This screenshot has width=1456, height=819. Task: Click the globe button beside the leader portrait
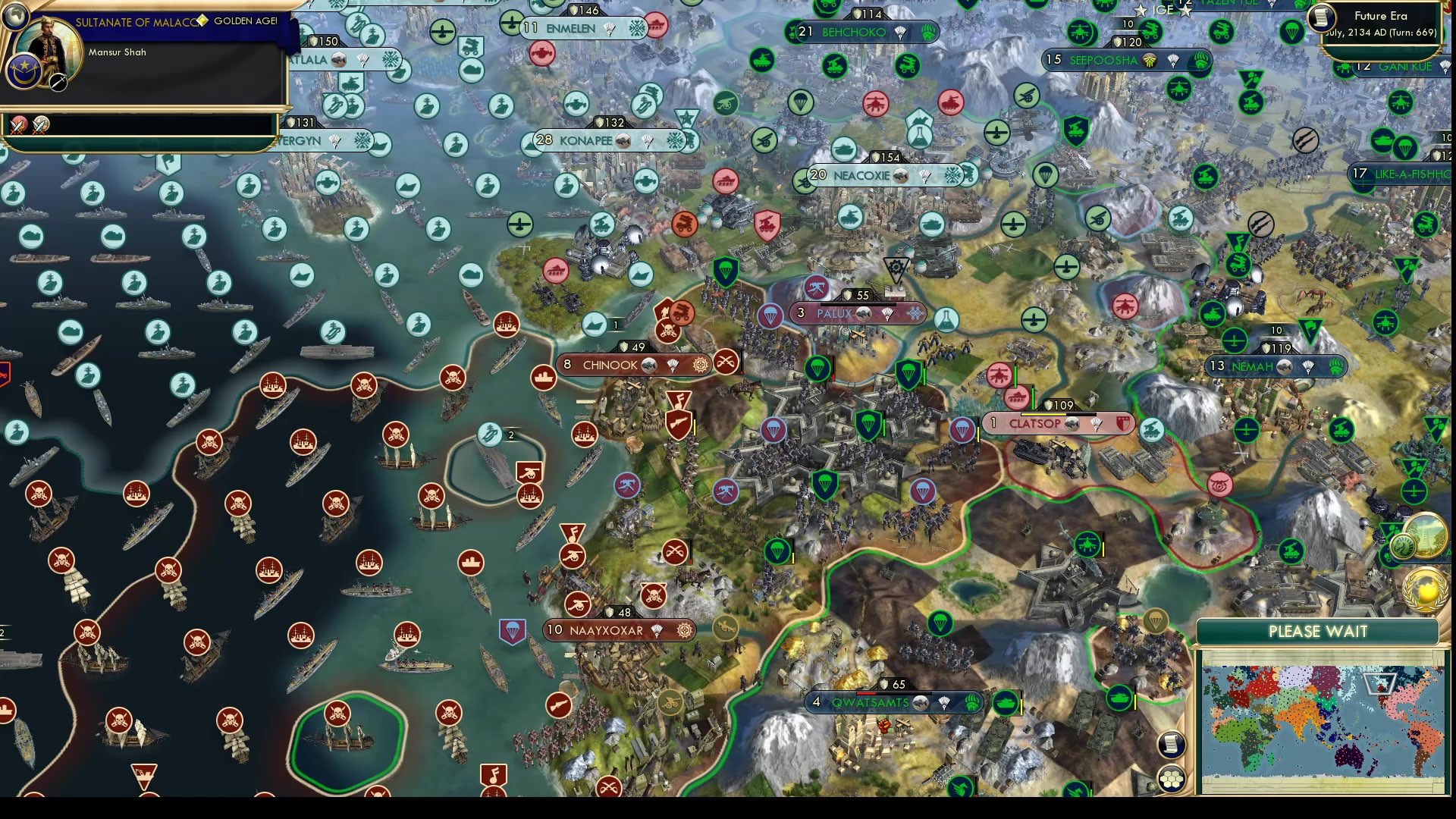[x=16, y=17]
